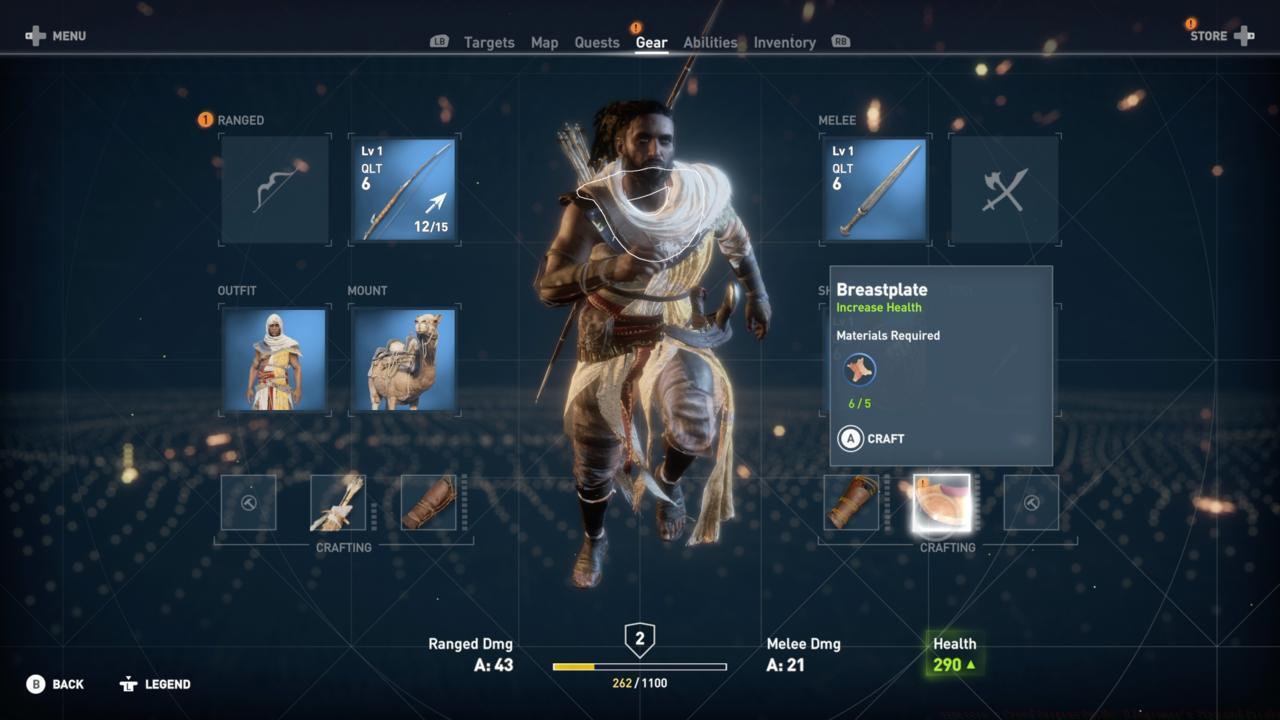Switch to the Inventory tab
The height and width of the screenshot is (720, 1280).
pyautogui.click(x=784, y=42)
